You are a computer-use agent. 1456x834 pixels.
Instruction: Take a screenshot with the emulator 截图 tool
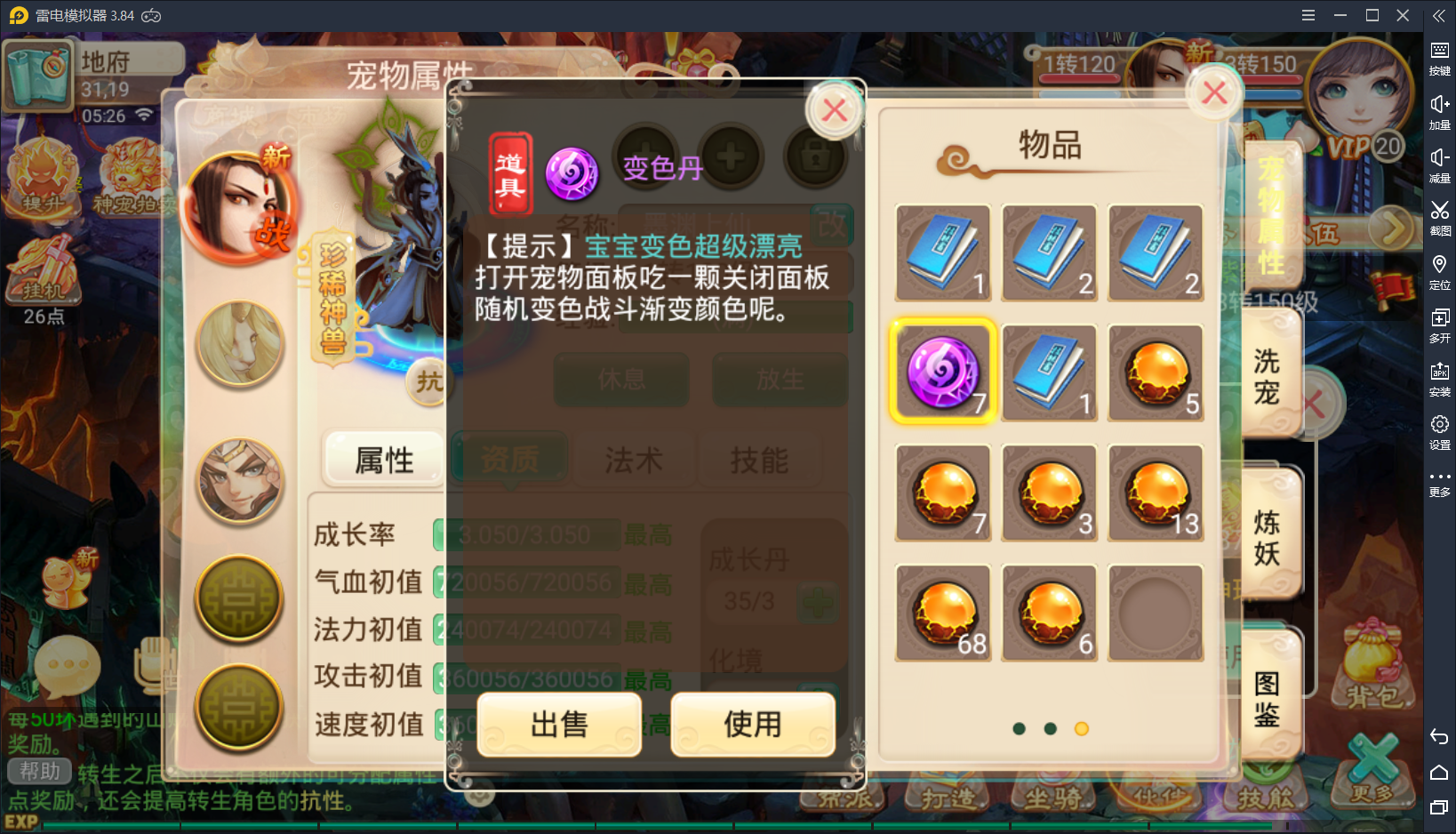pyautogui.click(x=1441, y=216)
